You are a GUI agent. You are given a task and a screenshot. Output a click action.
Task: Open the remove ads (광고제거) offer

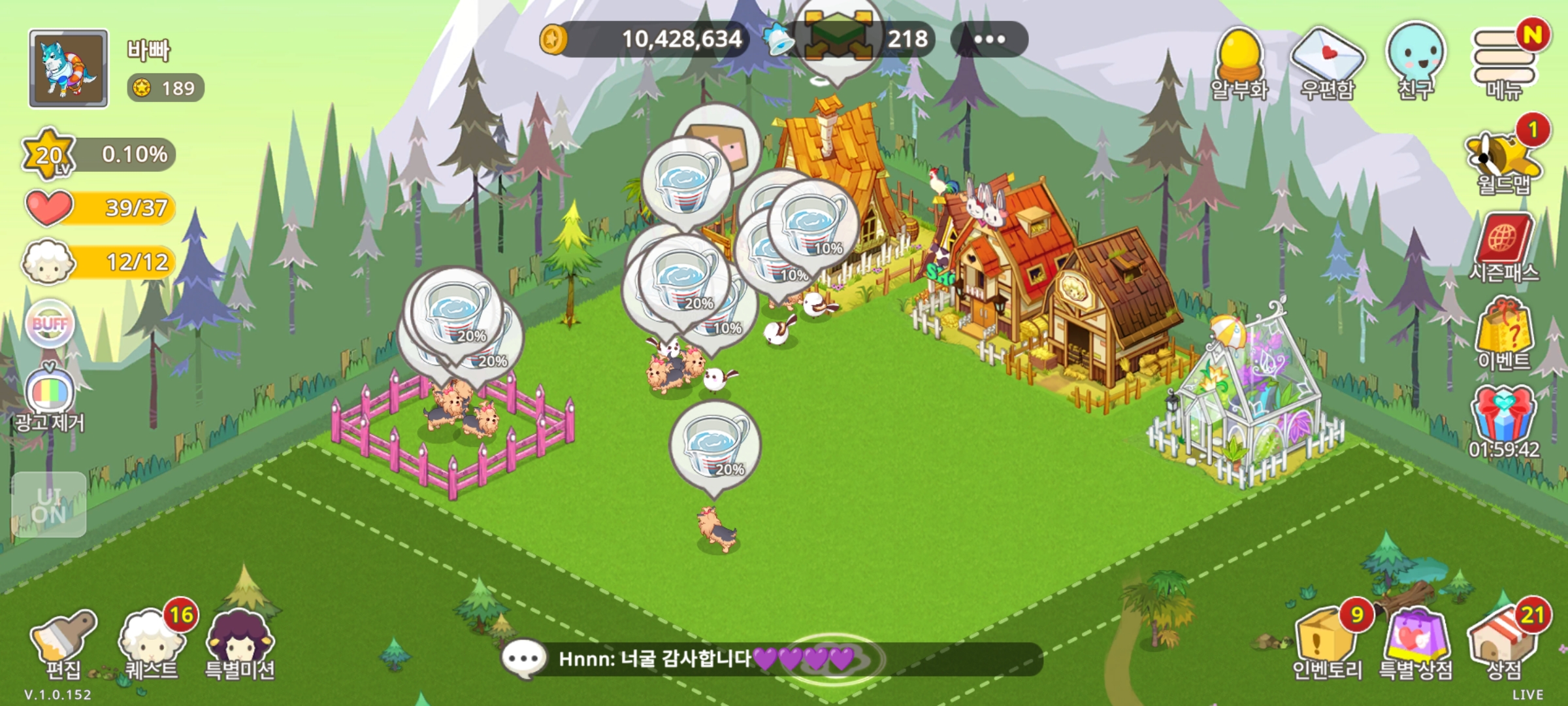coord(50,399)
